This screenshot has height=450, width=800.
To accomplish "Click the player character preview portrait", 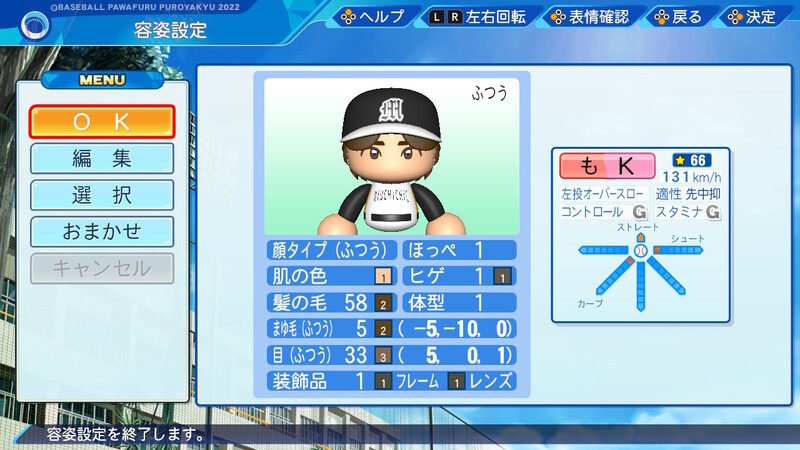I will [x=392, y=156].
